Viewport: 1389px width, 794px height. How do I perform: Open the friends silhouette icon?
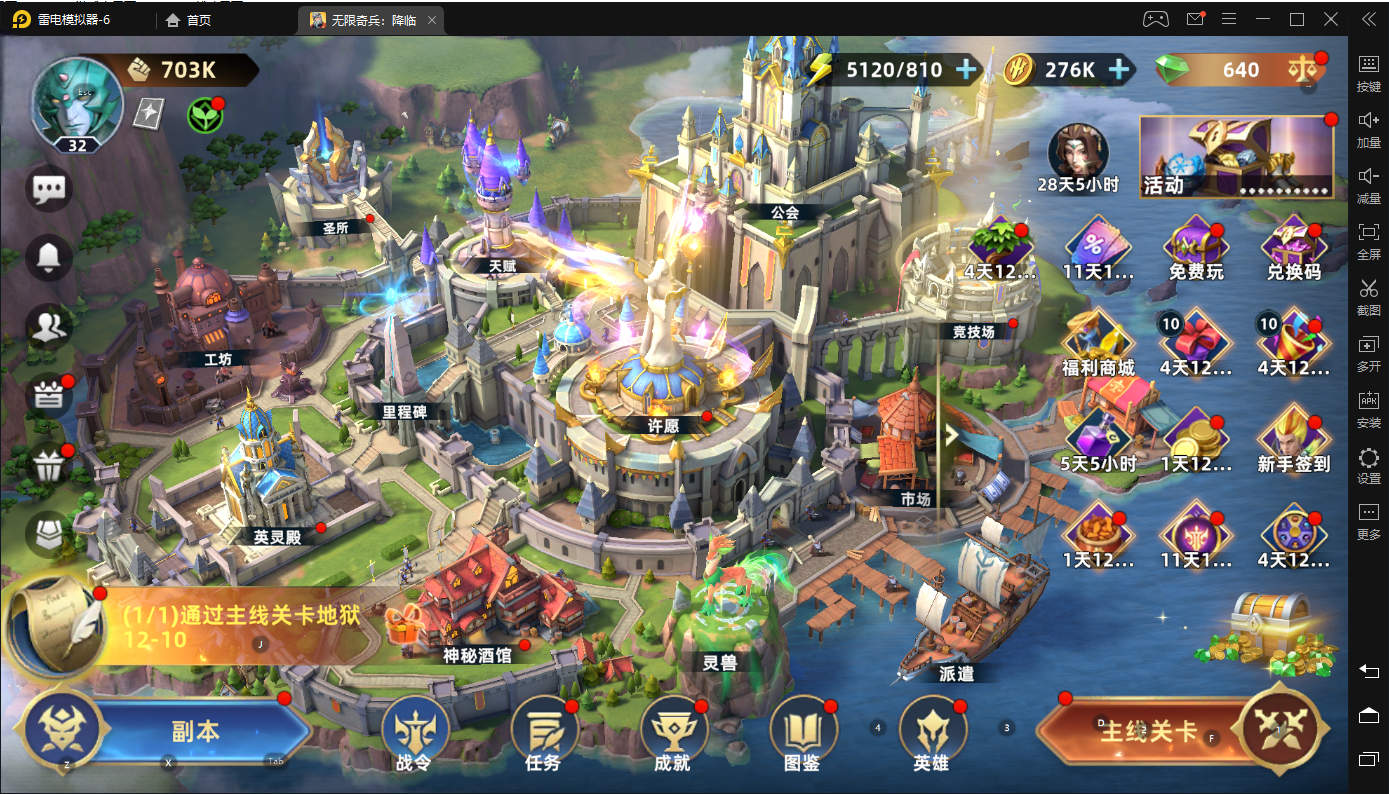pos(49,325)
